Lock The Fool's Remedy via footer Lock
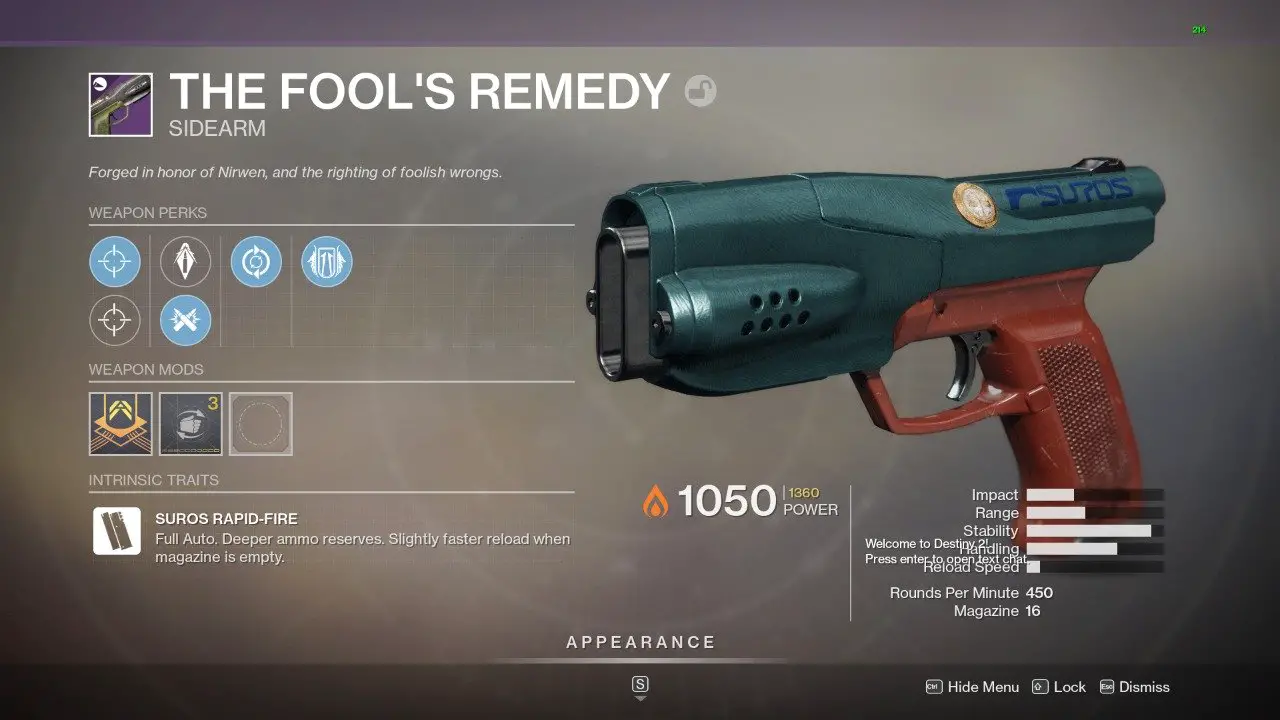Screen dimensions: 1280x720 pos(1059,687)
